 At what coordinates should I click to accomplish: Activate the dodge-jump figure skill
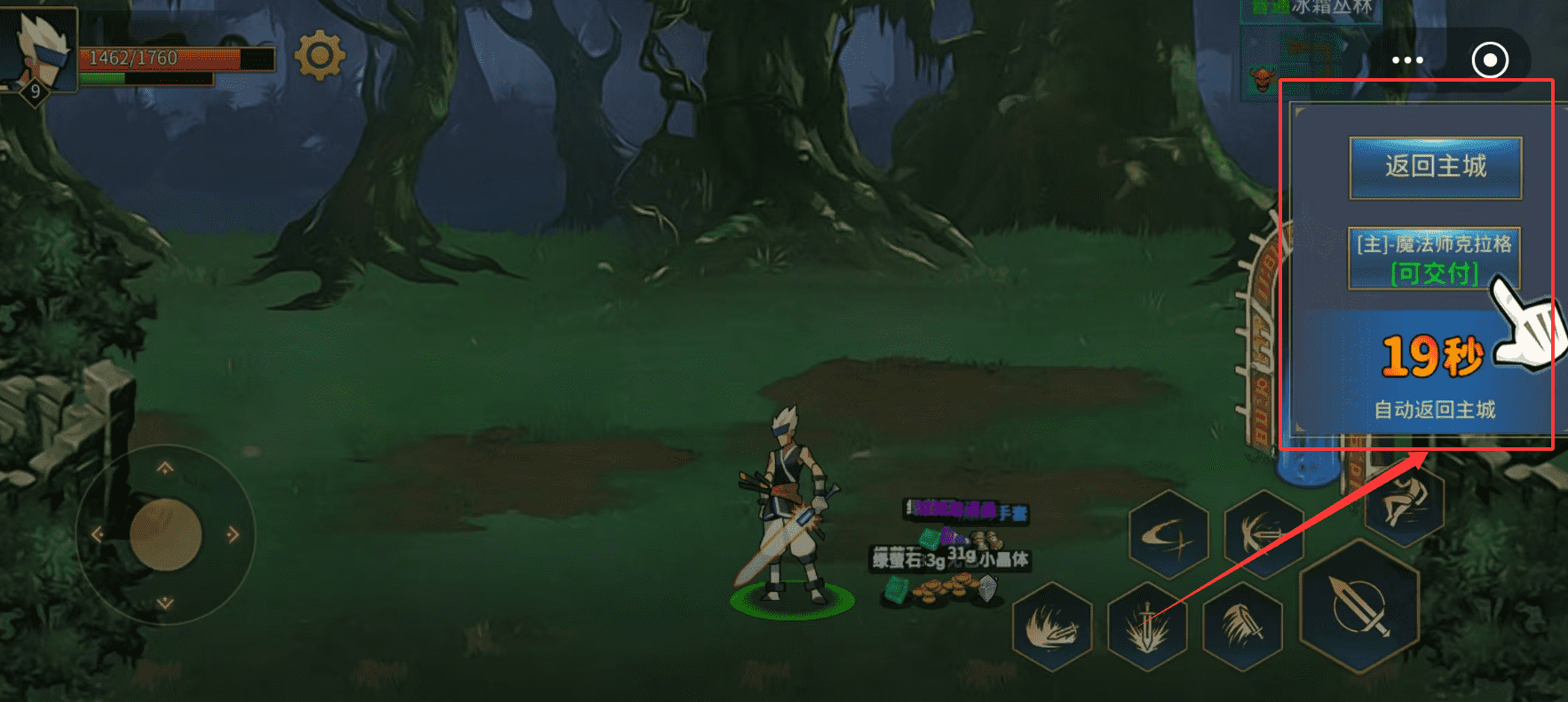[1404, 503]
